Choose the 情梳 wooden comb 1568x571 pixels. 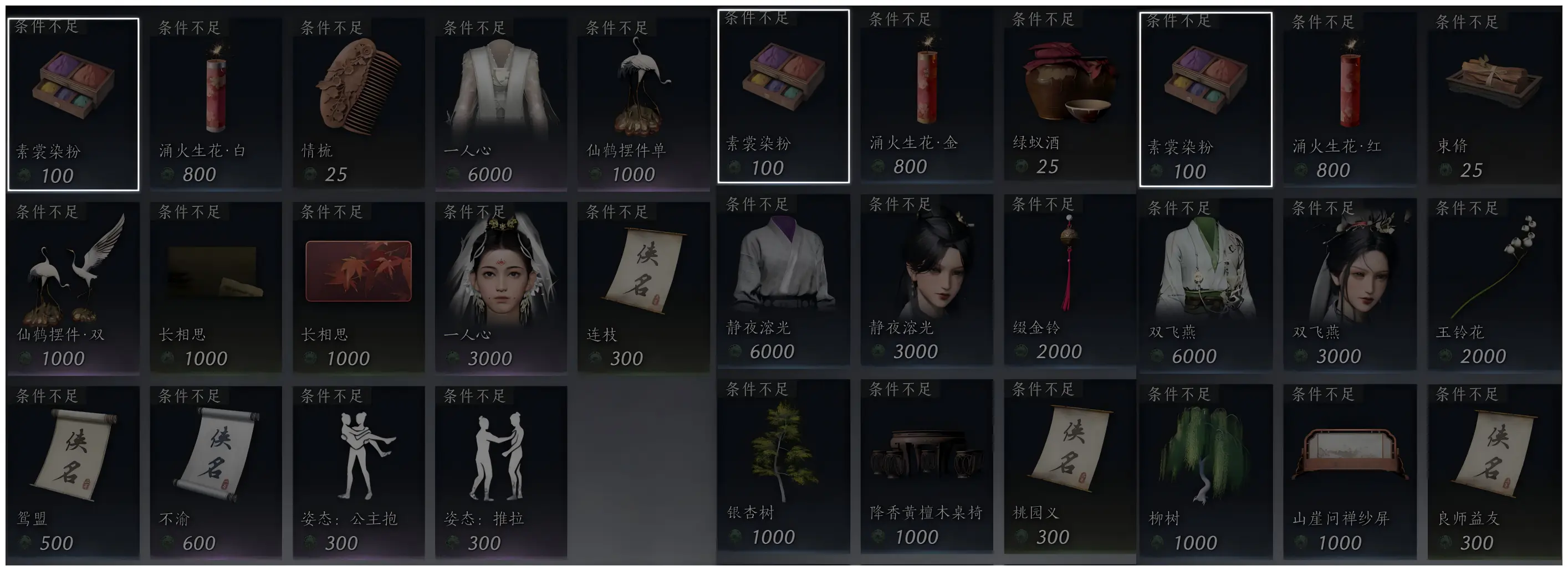[359, 104]
